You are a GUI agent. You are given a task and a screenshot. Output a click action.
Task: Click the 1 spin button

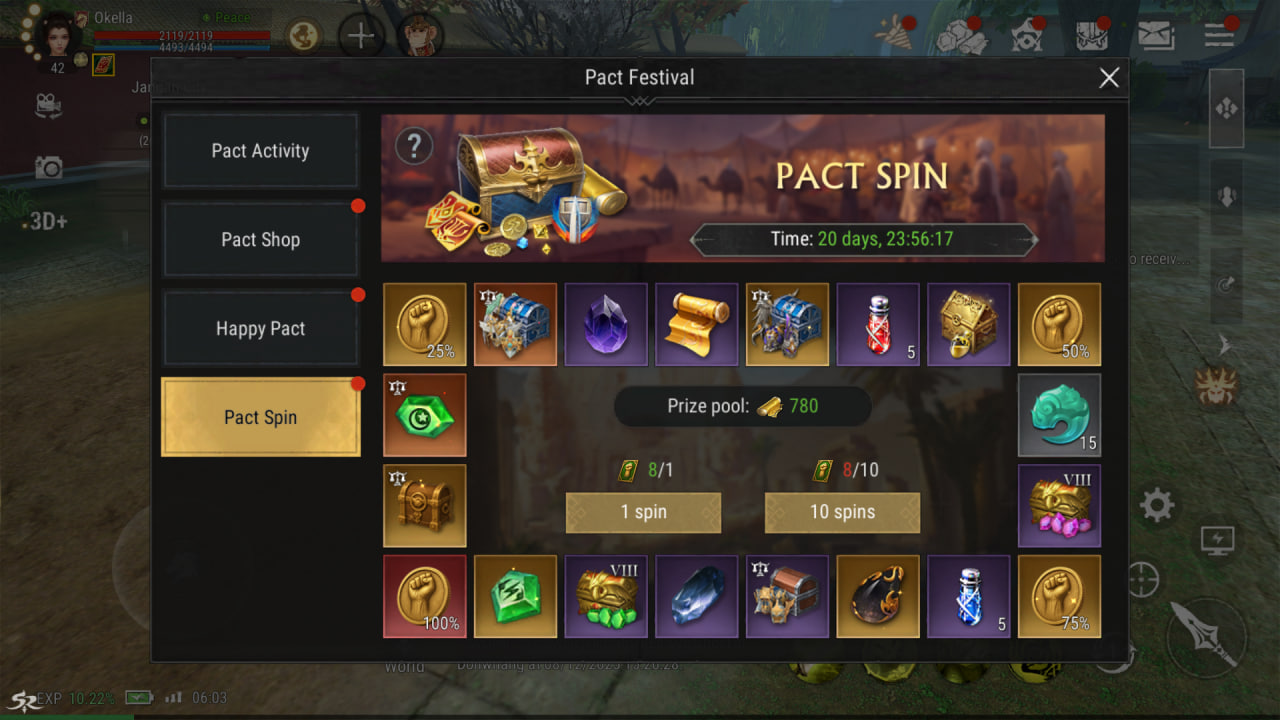(643, 512)
